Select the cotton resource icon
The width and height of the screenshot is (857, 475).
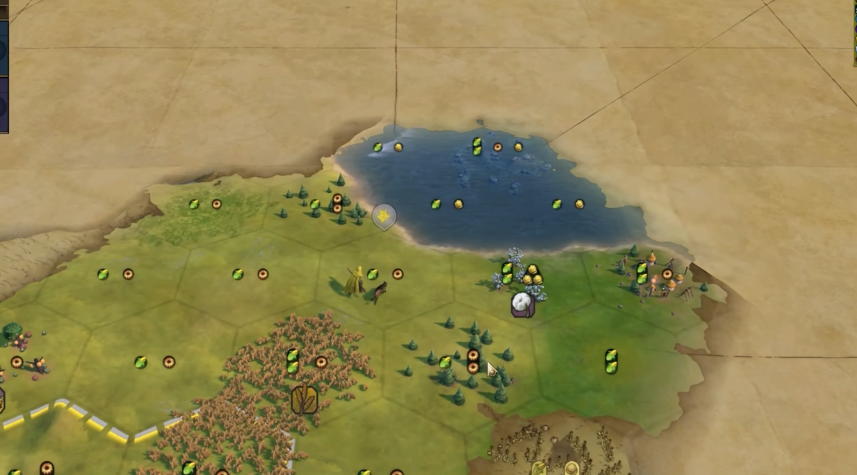[522, 303]
